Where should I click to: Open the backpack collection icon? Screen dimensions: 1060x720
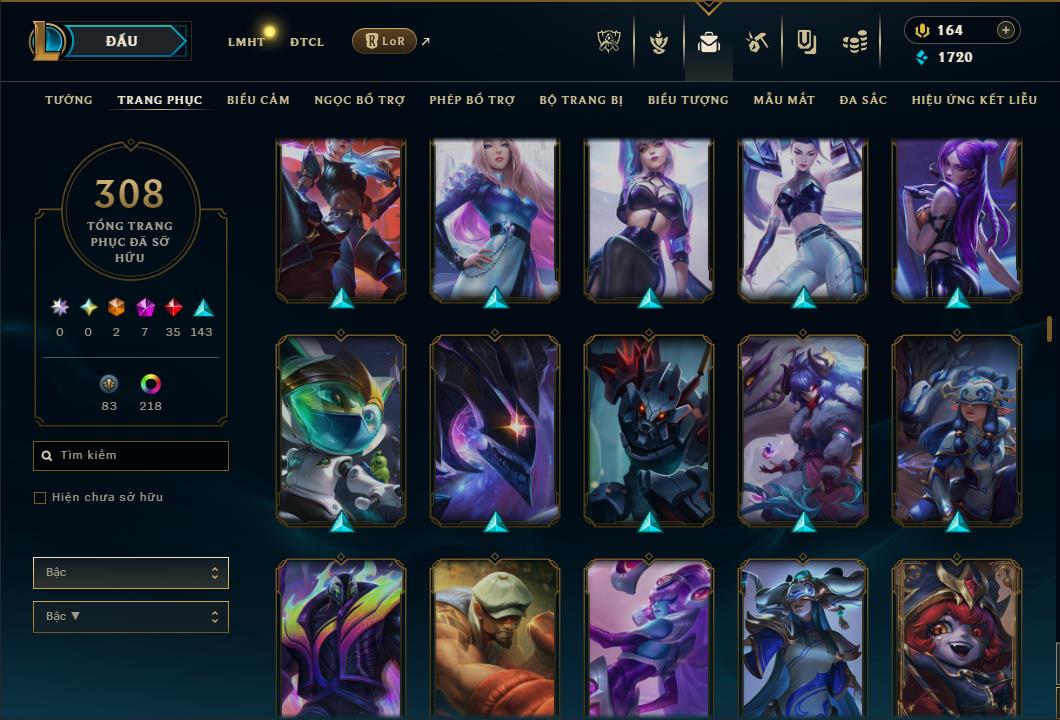coord(709,42)
